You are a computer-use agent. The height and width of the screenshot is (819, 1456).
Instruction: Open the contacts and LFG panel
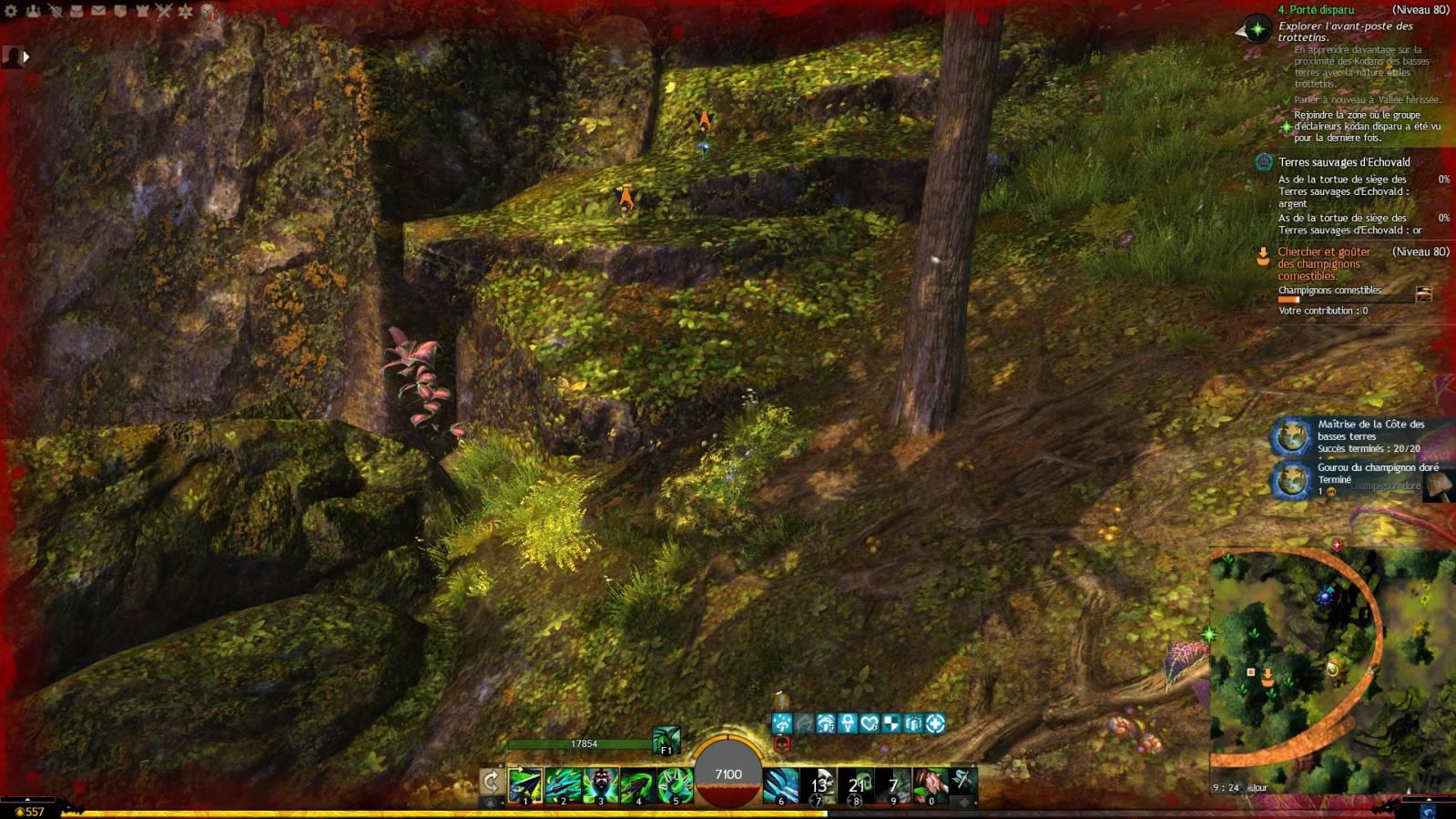pos(34,11)
